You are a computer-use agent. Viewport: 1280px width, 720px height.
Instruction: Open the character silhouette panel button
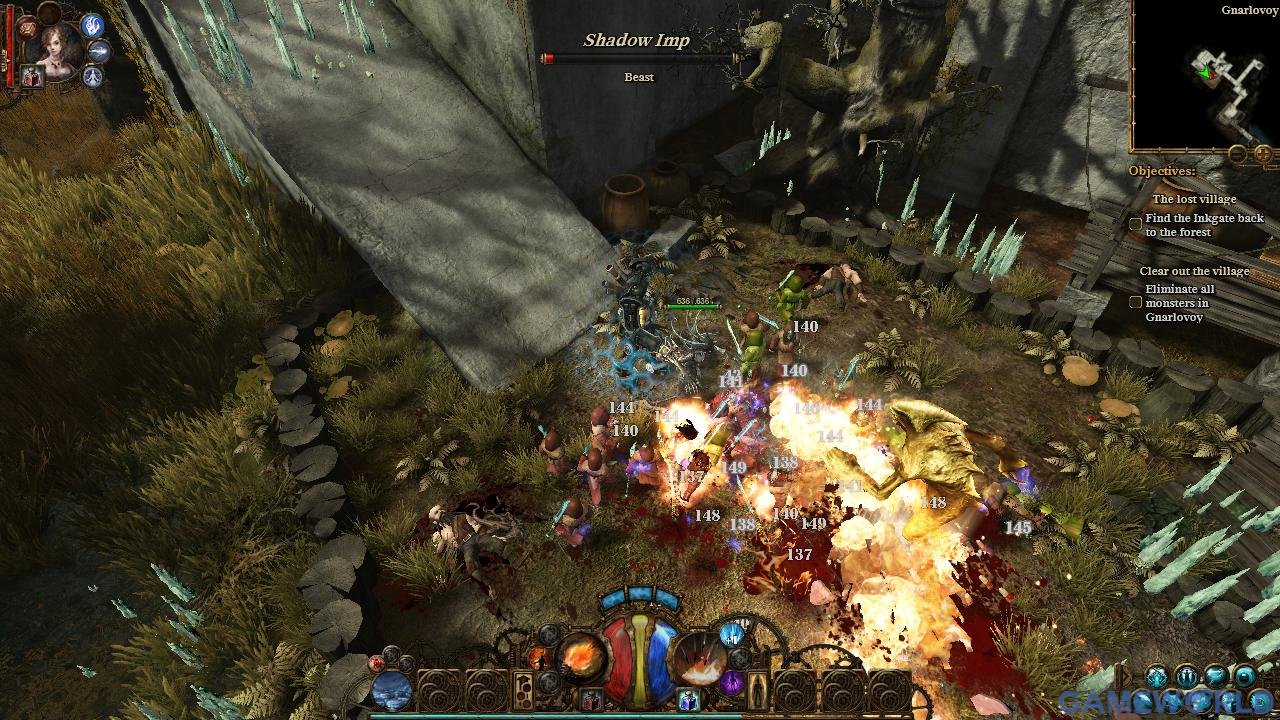click(x=758, y=690)
